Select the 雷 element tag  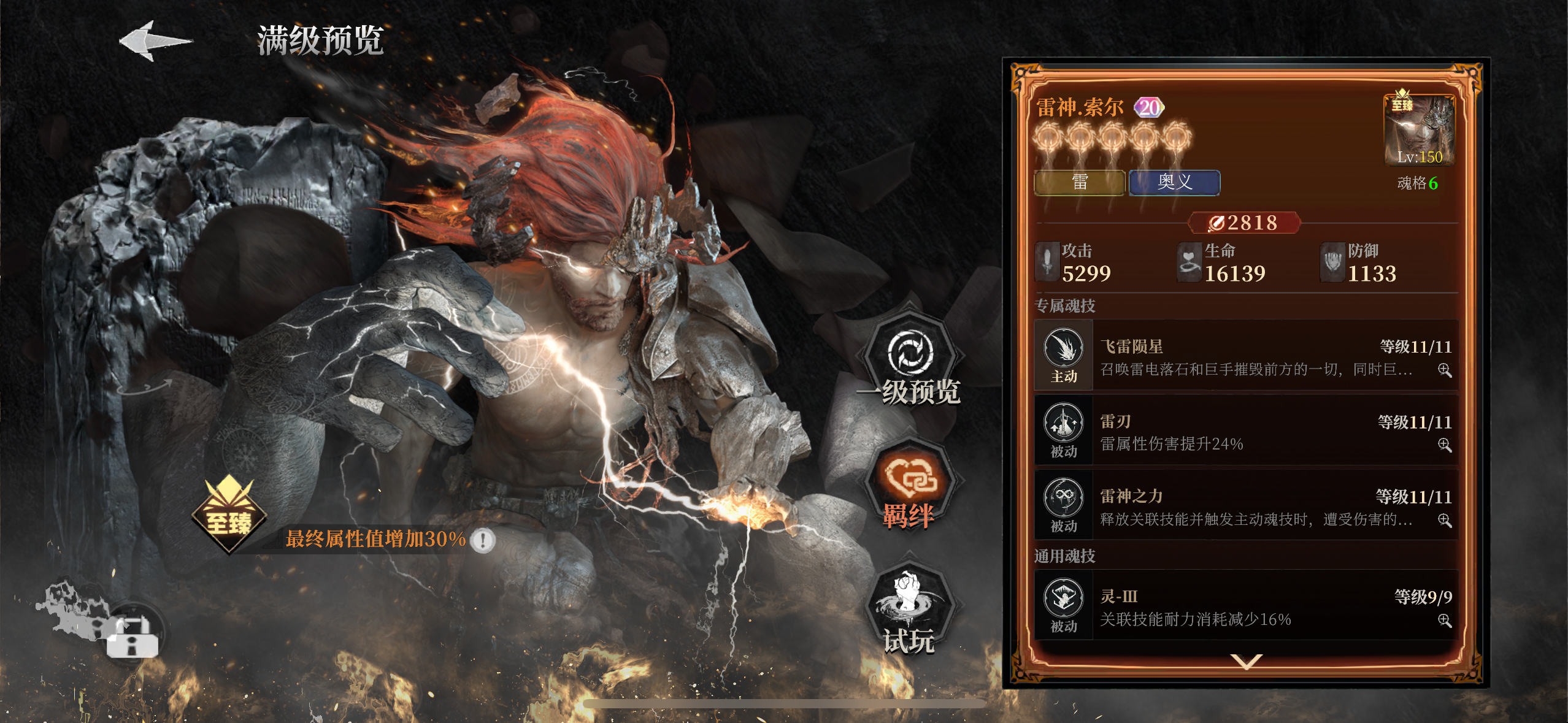tap(1079, 182)
